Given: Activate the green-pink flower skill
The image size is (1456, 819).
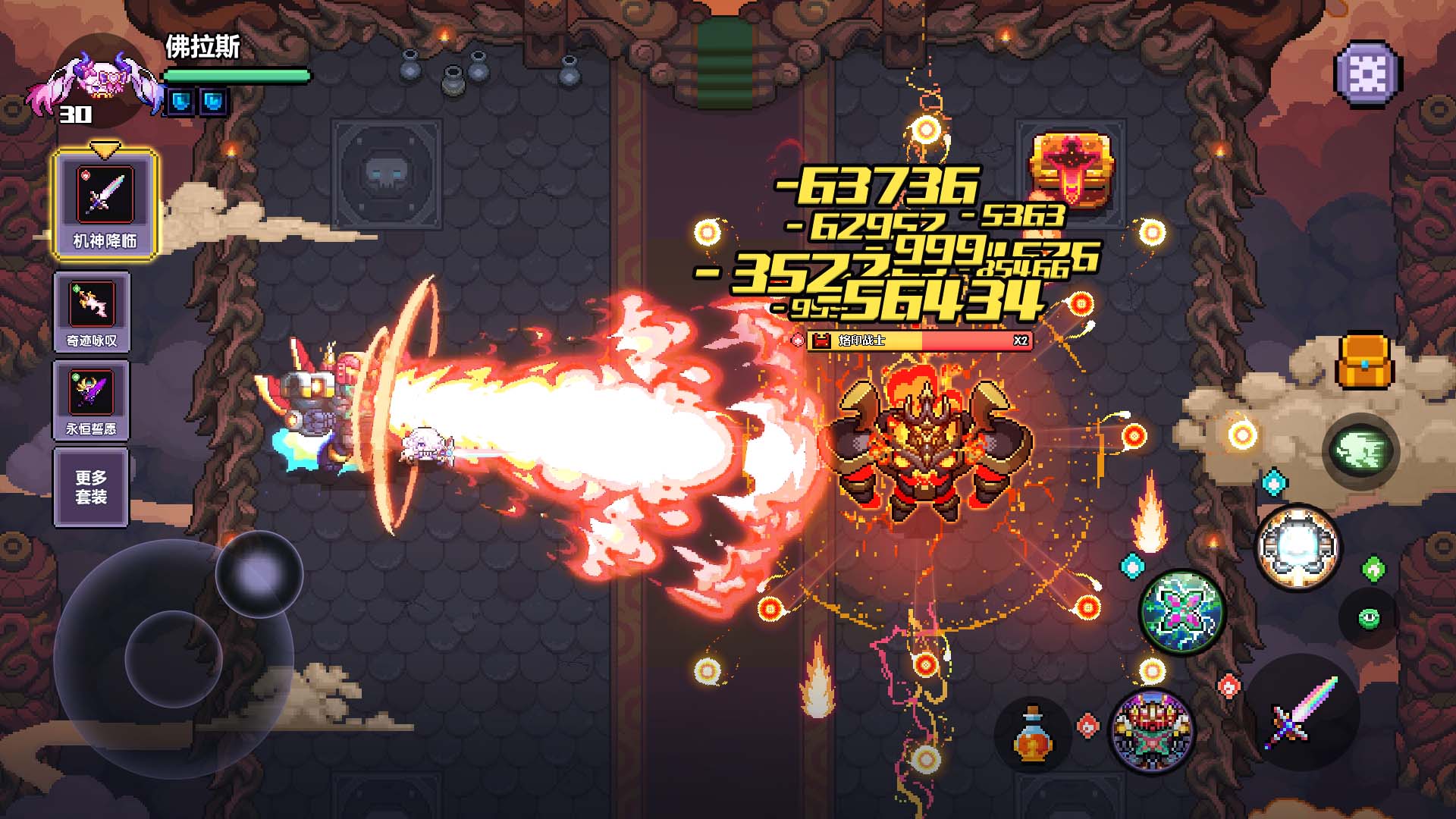Looking at the screenshot, I should 1182,613.
